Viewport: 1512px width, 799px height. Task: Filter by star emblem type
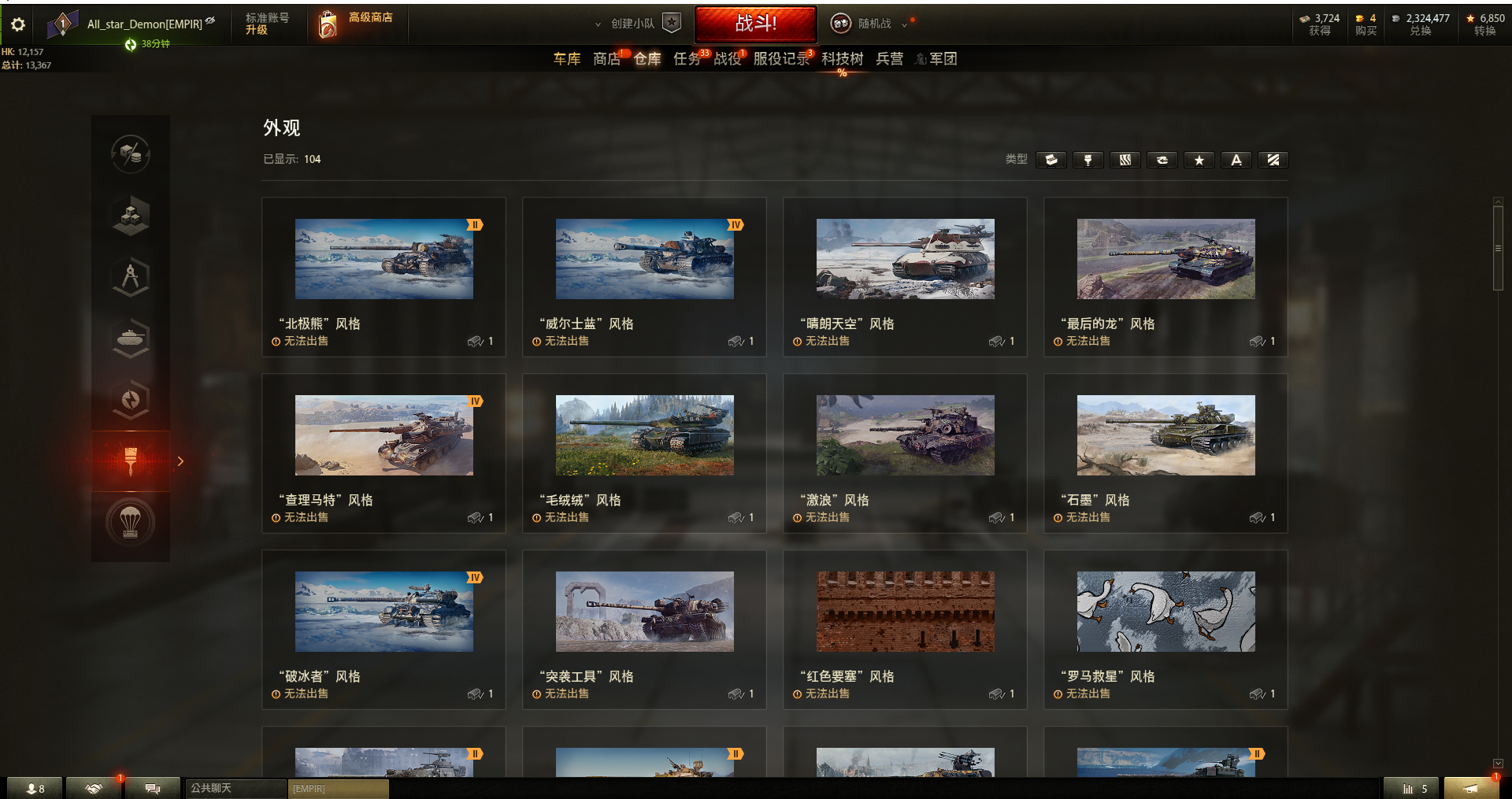1199,160
